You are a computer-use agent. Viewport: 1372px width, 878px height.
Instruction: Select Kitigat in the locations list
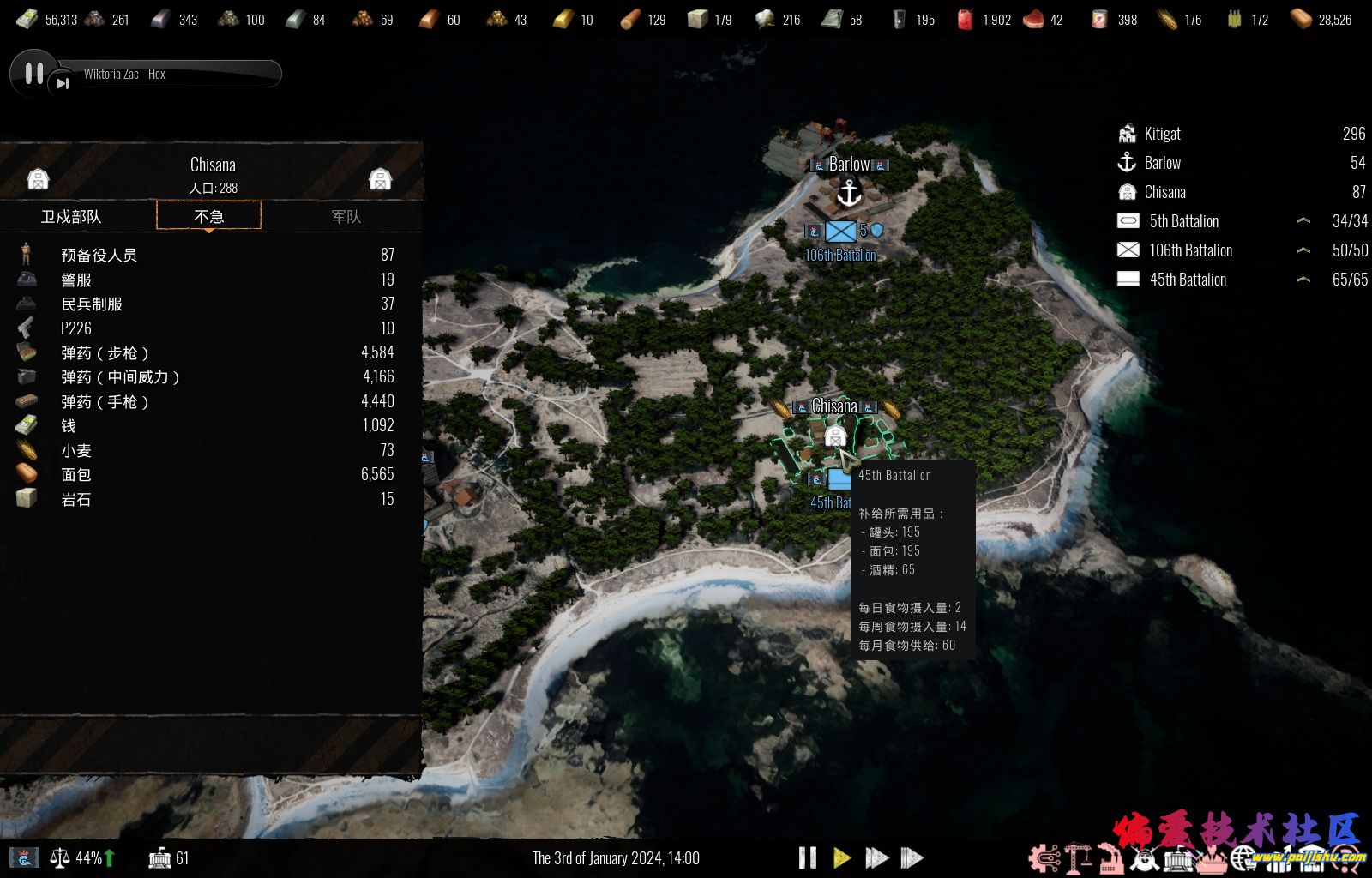(x=1162, y=134)
